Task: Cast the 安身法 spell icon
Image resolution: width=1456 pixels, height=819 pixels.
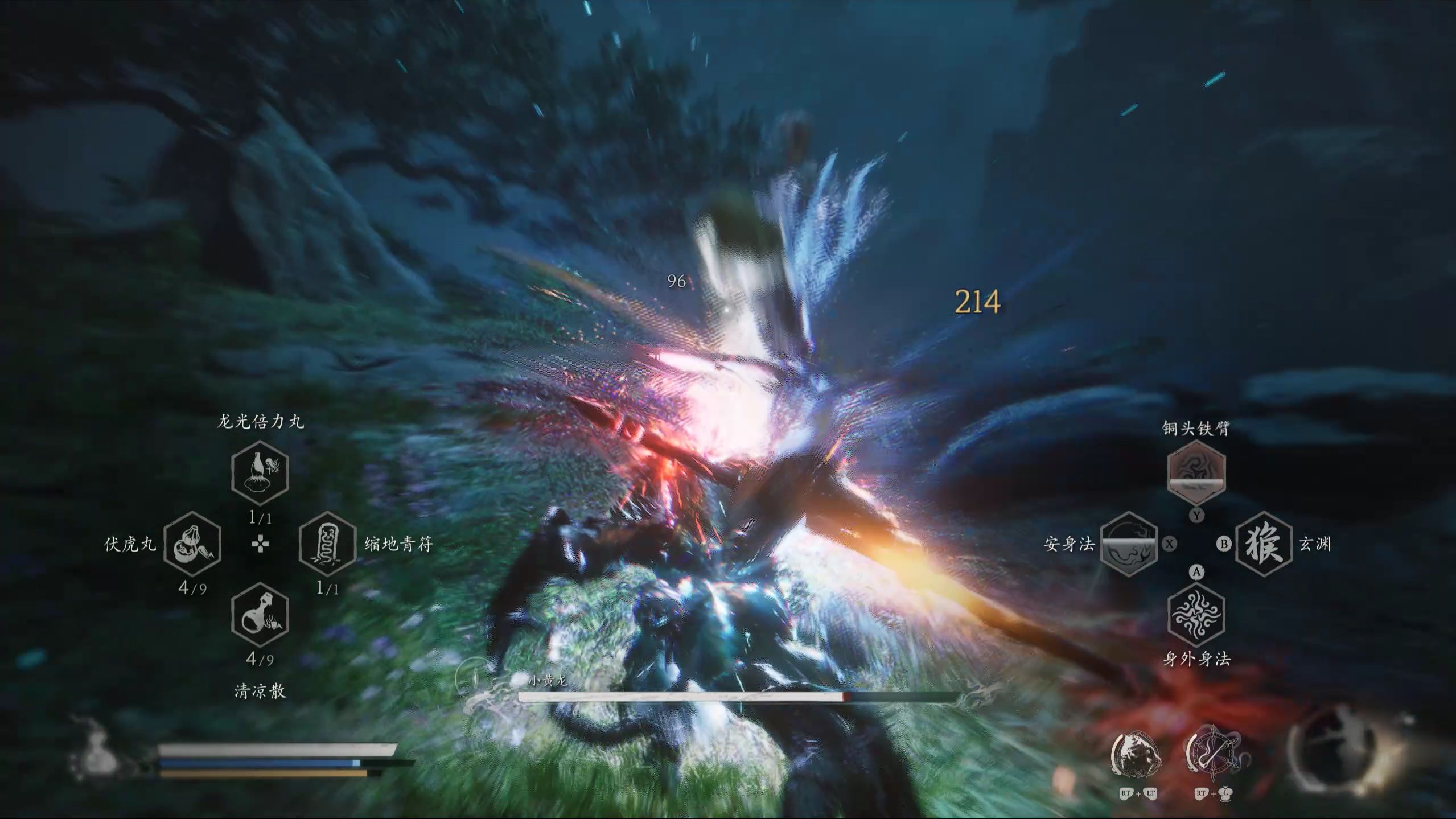Action: click(1129, 544)
